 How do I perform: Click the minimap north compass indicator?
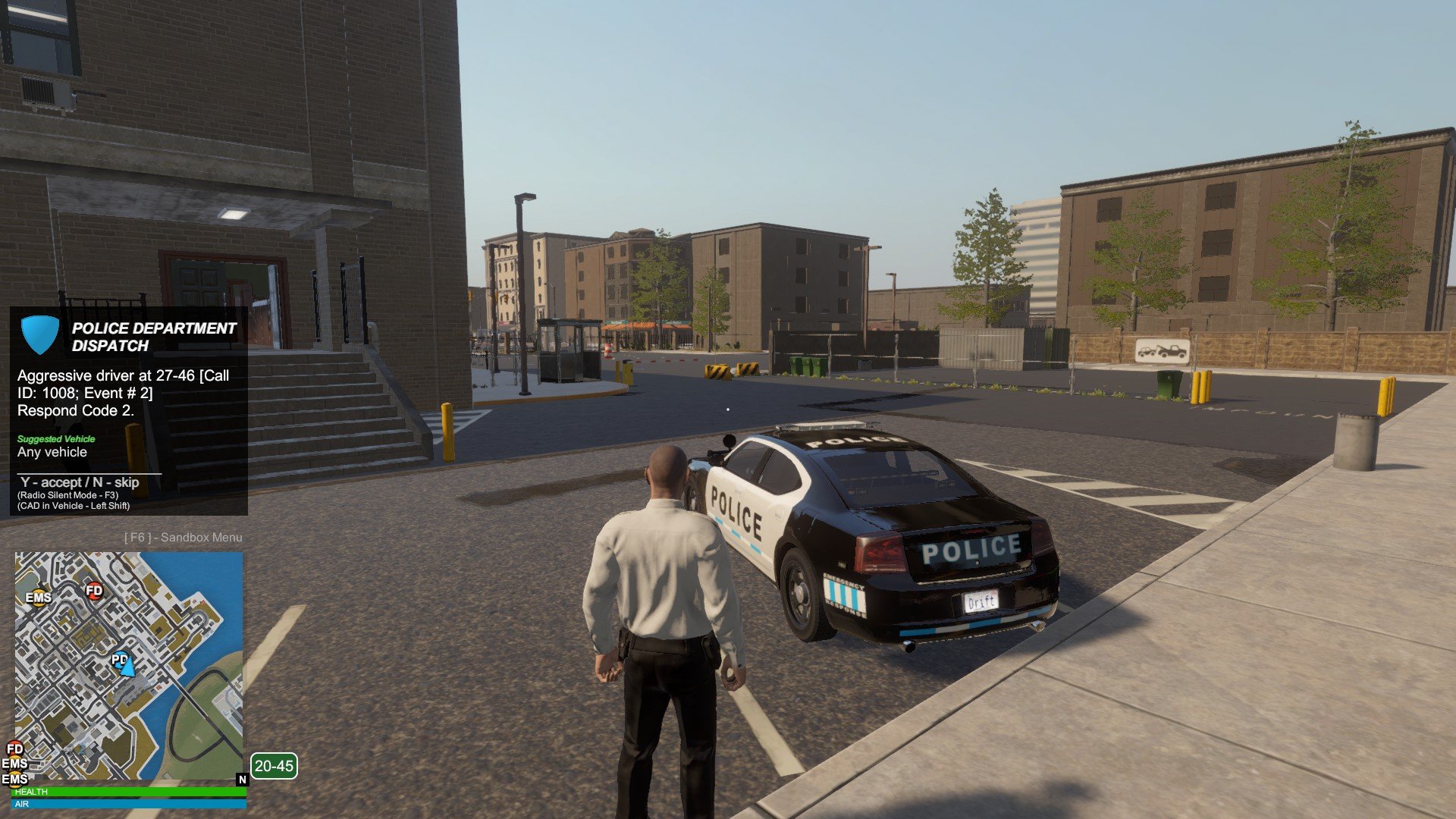click(243, 780)
